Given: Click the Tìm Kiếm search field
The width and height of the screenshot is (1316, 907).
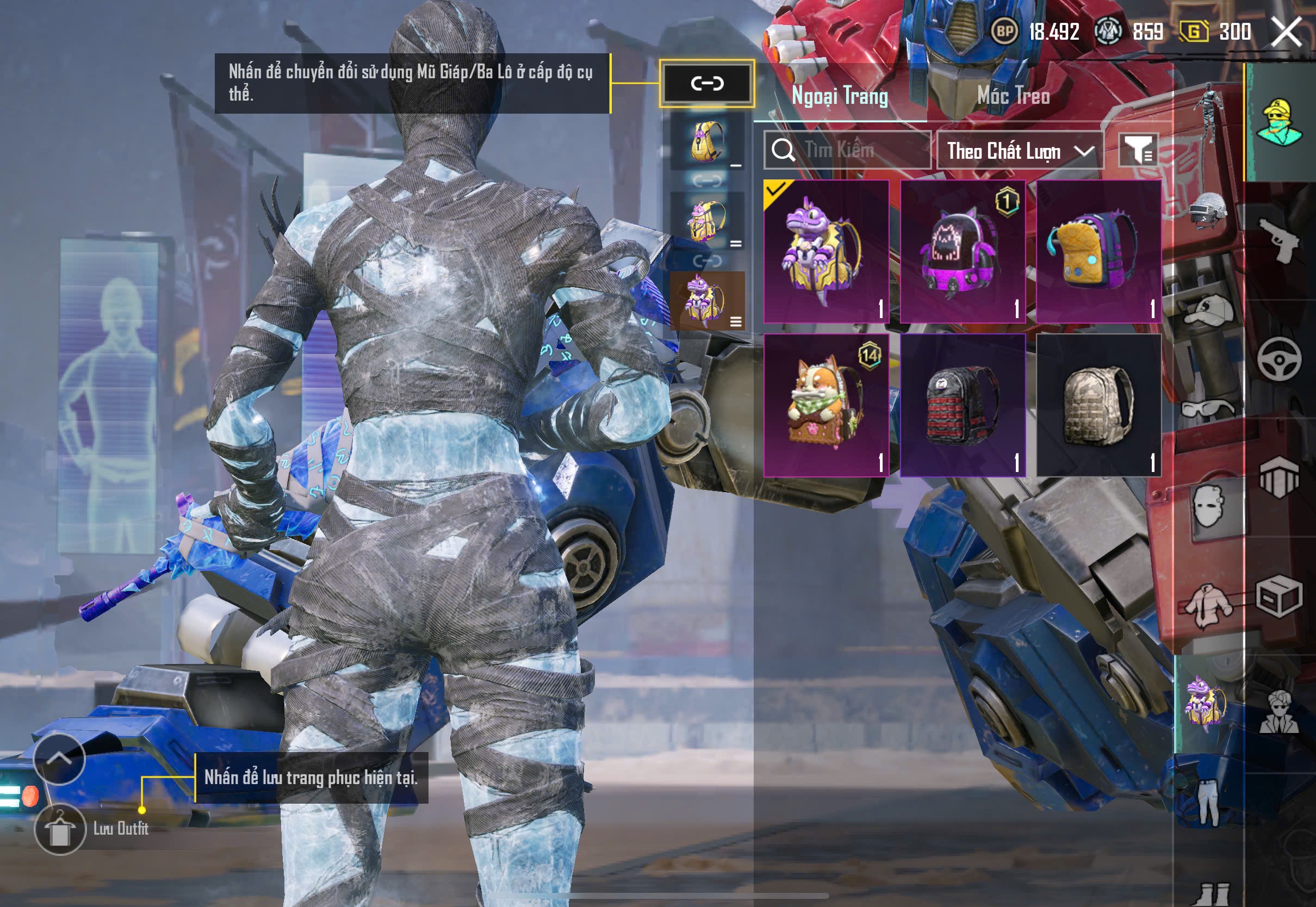Looking at the screenshot, I should (847, 150).
